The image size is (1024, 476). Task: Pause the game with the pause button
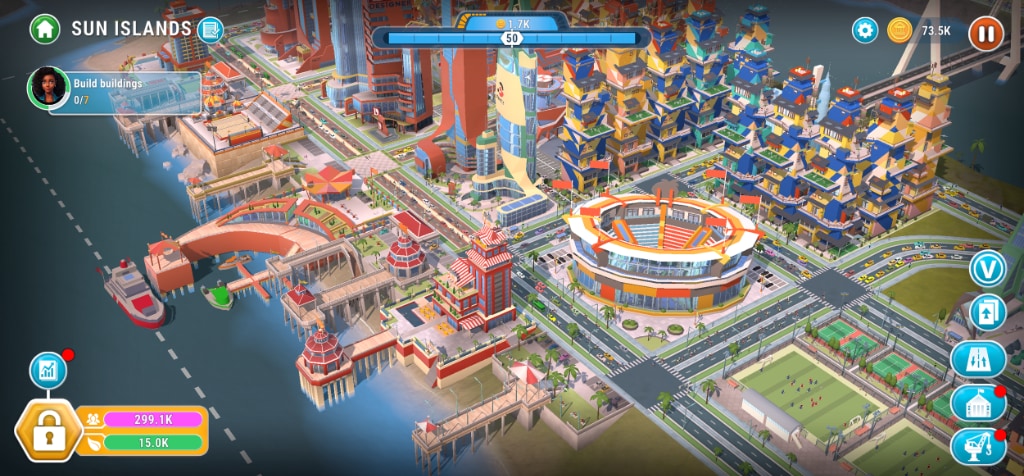[986, 31]
